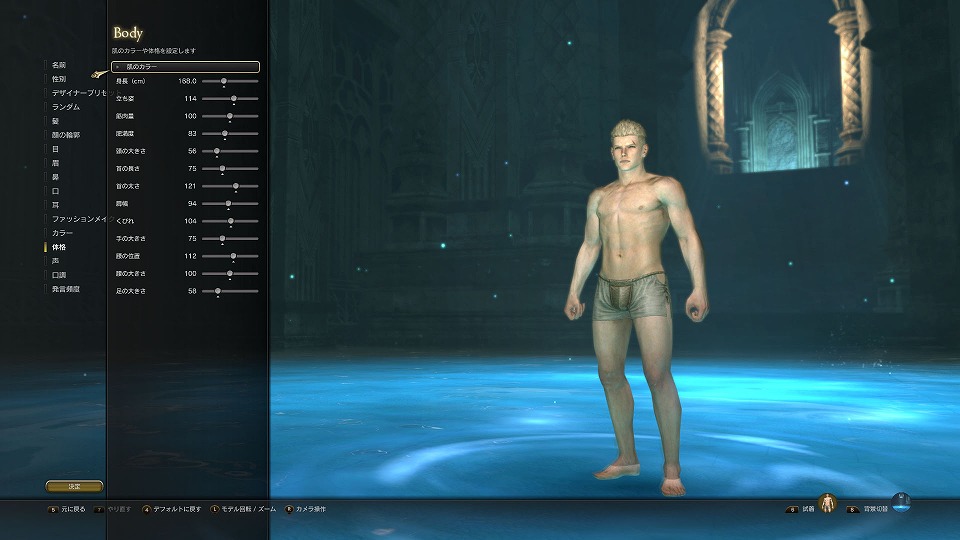Select the カラー color category

pos(62,232)
